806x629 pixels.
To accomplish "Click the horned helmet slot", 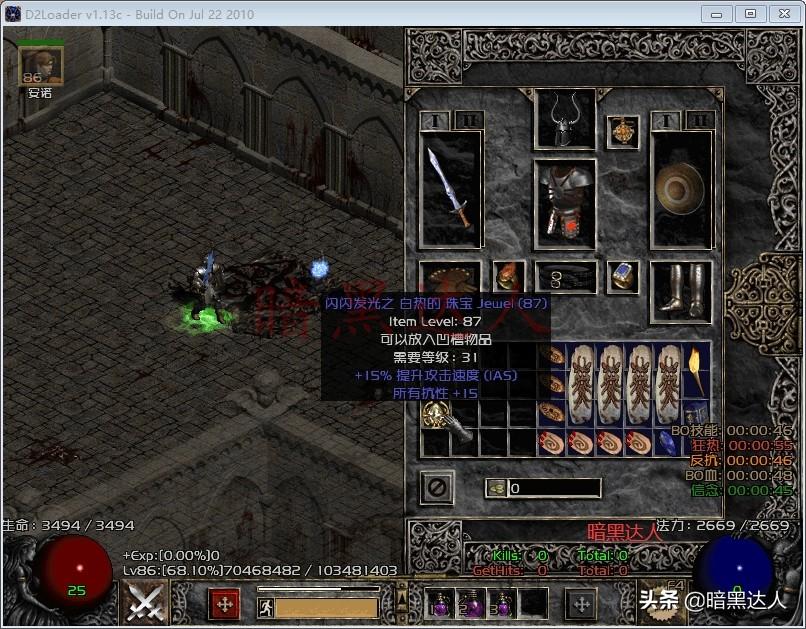I will pyautogui.click(x=565, y=120).
